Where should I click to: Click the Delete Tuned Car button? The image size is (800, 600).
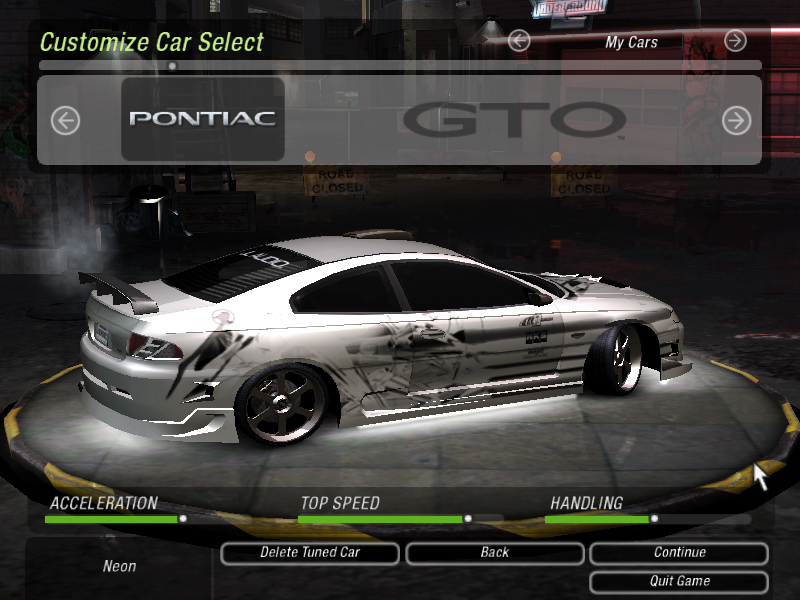point(310,553)
